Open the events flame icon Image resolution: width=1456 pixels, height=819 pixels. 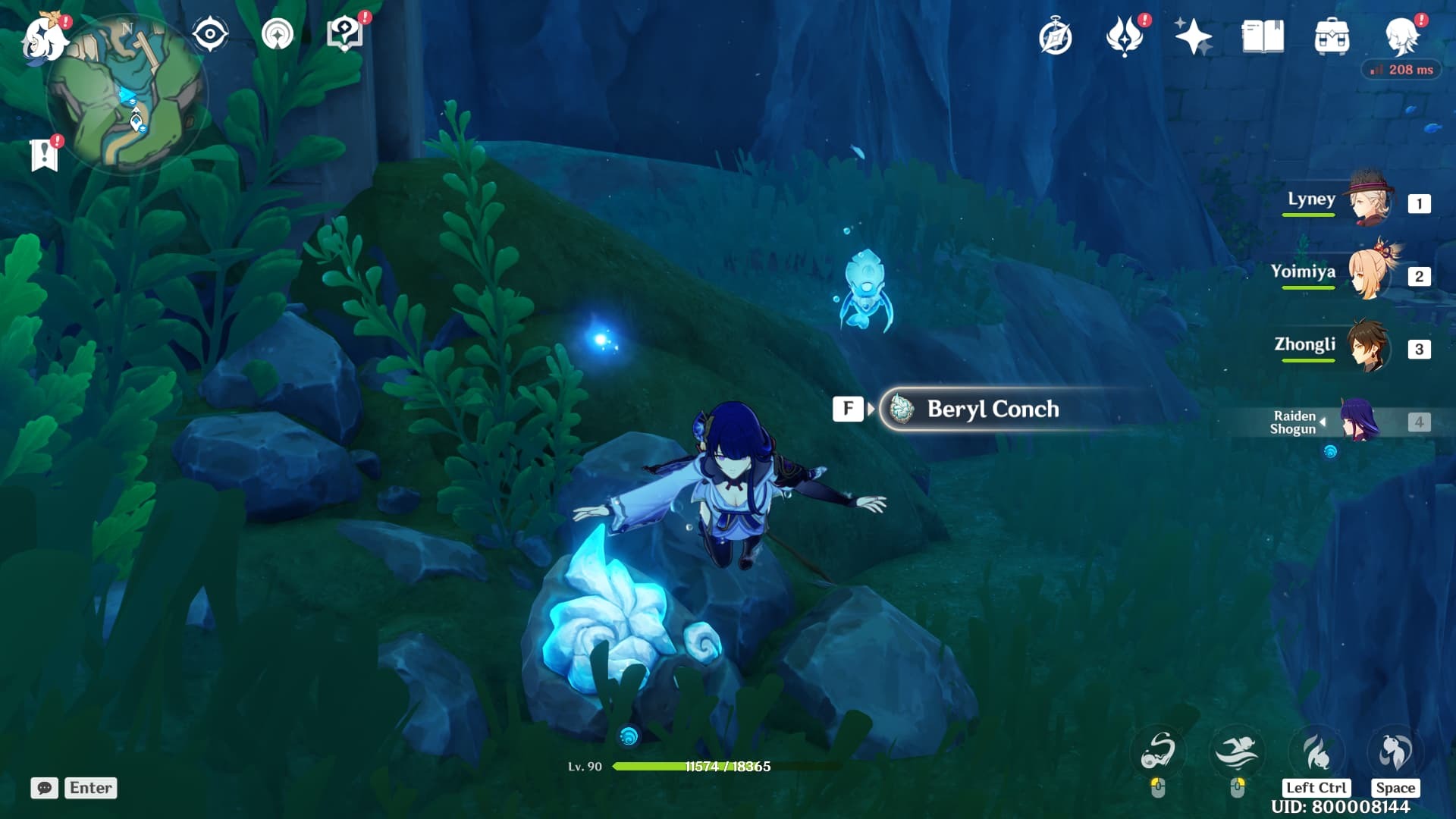point(1124,36)
